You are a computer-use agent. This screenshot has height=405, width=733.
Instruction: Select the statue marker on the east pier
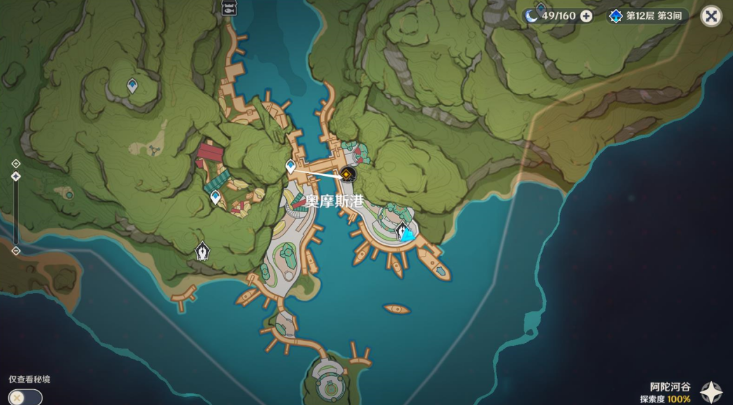(404, 233)
